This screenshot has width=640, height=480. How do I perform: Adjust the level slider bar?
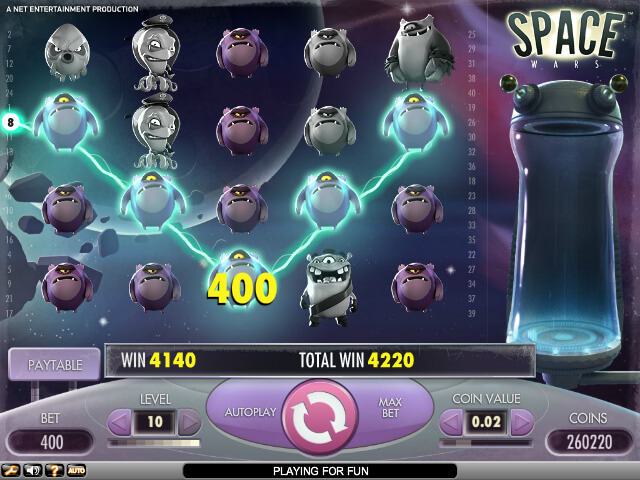155,443
